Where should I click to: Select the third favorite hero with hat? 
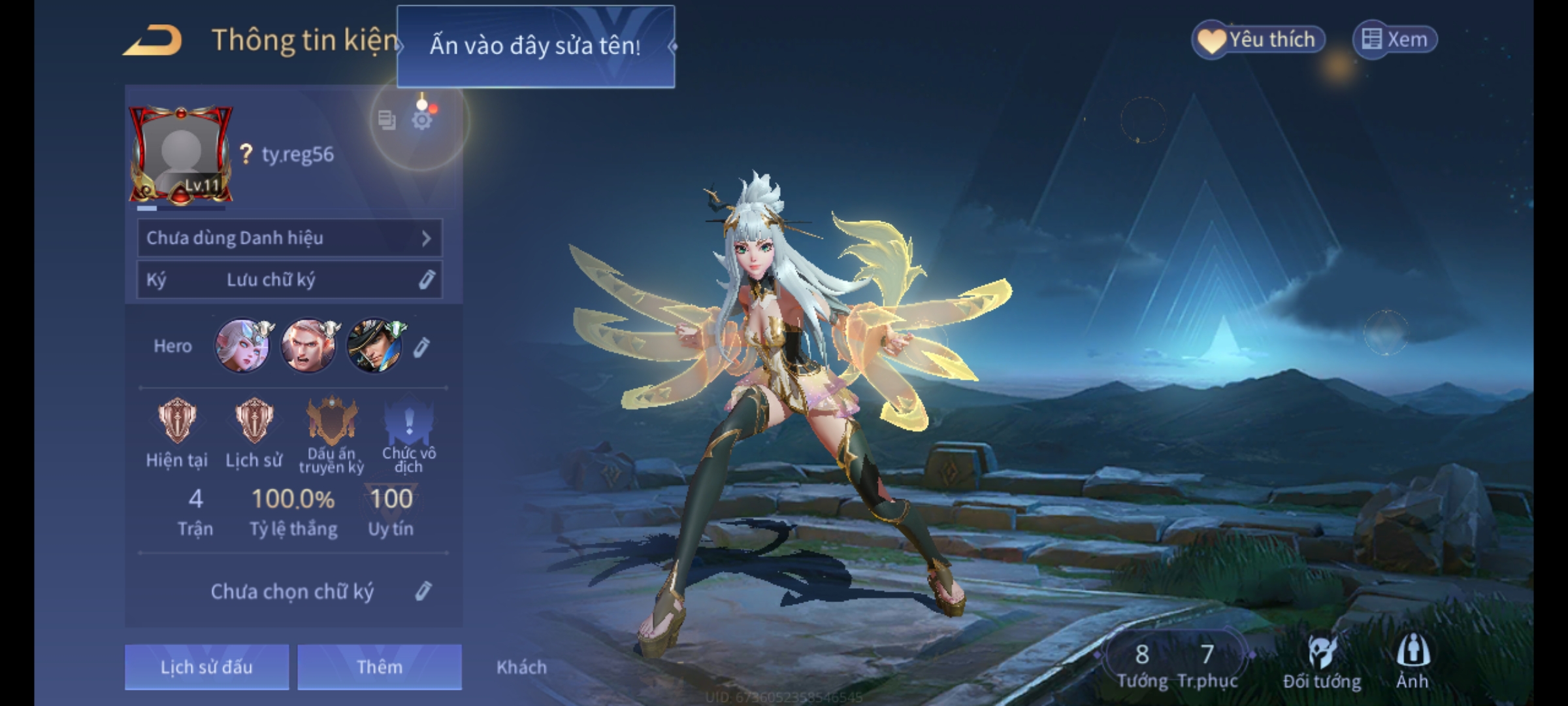pyautogui.click(x=374, y=346)
